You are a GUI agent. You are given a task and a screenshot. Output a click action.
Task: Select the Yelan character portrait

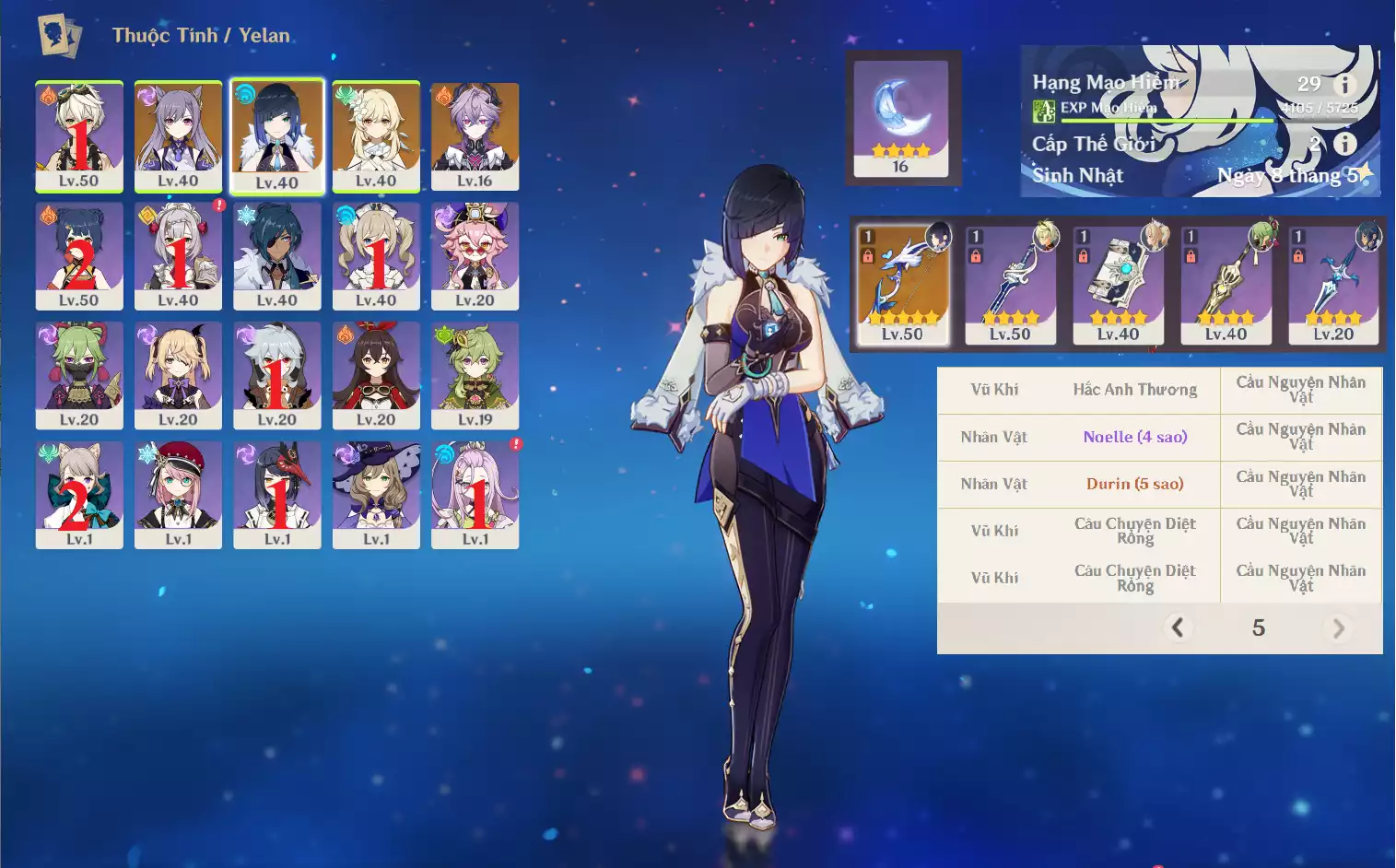coord(276,136)
